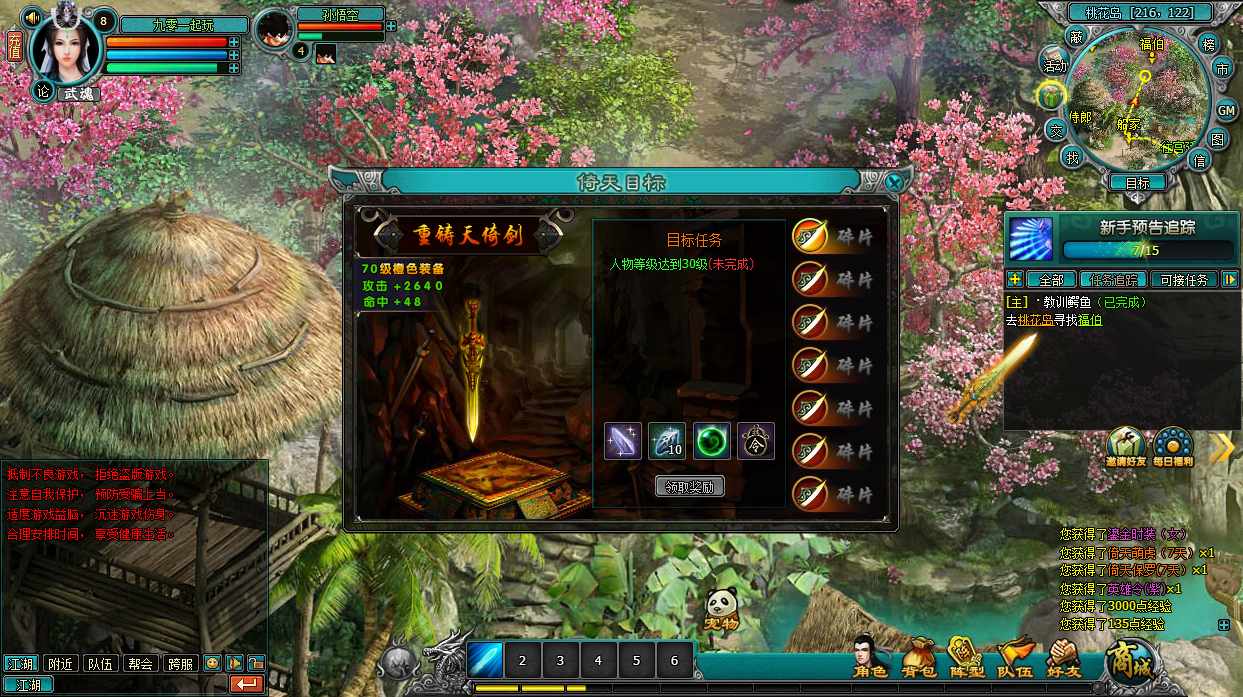
Task: Switch to the 附近 chat channel
Action: click(61, 663)
